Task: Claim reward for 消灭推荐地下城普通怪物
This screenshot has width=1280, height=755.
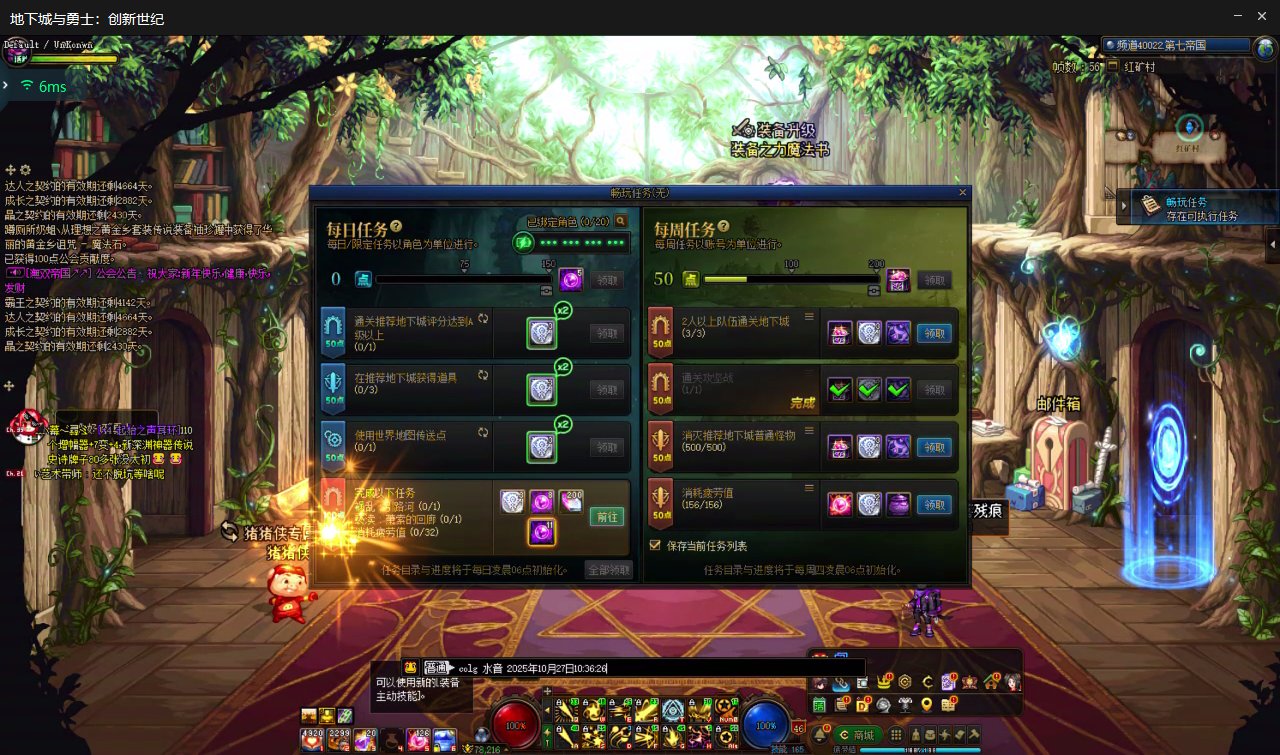Action: 934,448
